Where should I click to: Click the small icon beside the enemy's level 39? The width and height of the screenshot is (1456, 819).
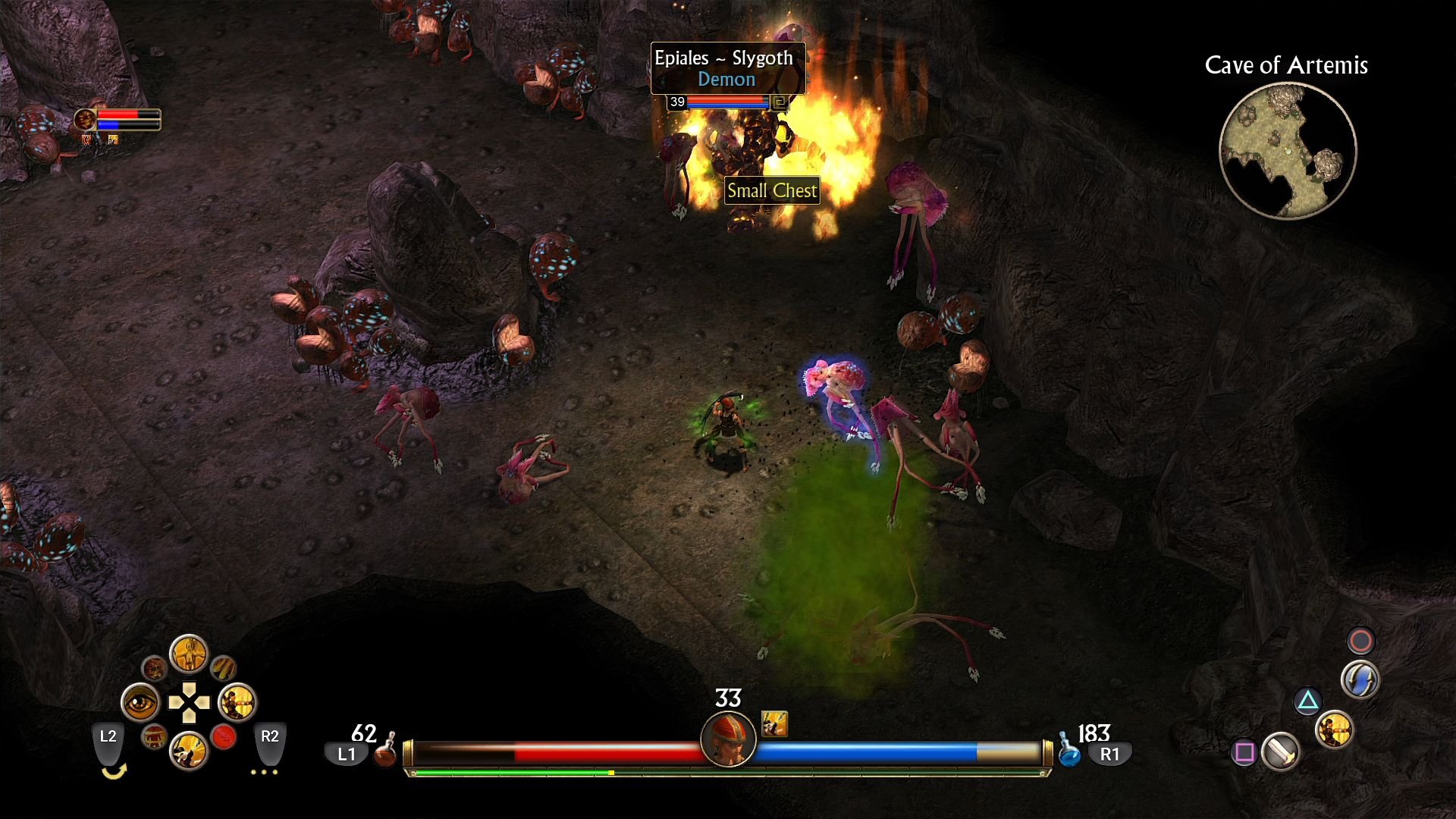pyautogui.click(x=780, y=102)
